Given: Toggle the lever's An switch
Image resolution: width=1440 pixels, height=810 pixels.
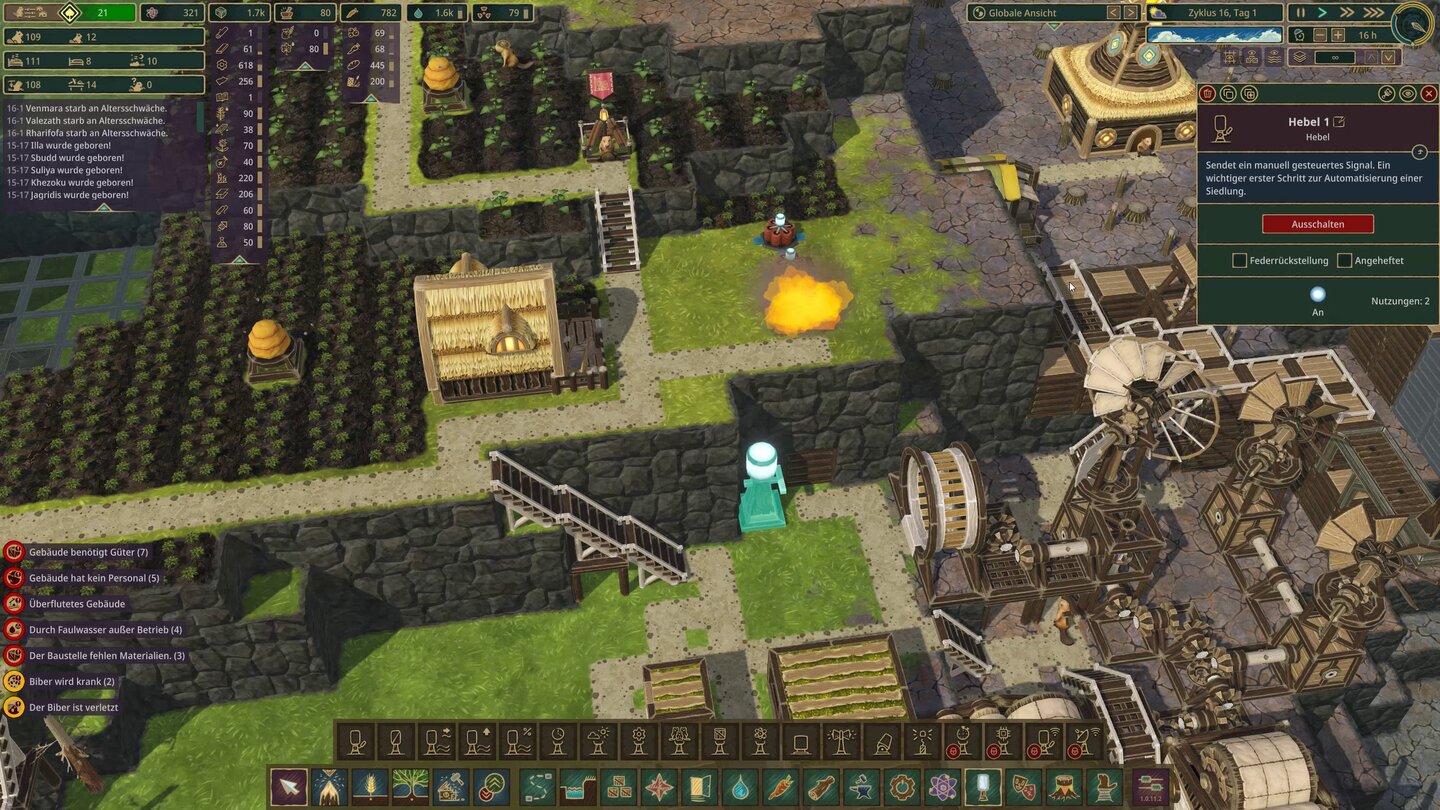Looking at the screenshot, I should pyautogui.click(x=1318, y=293).
